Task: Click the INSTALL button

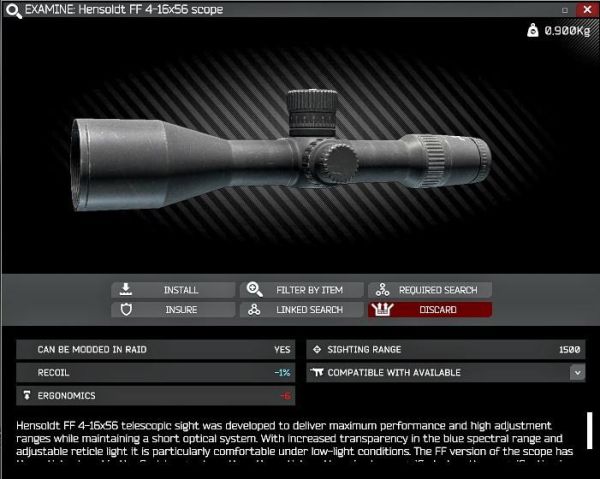Action: click(173, 290)
